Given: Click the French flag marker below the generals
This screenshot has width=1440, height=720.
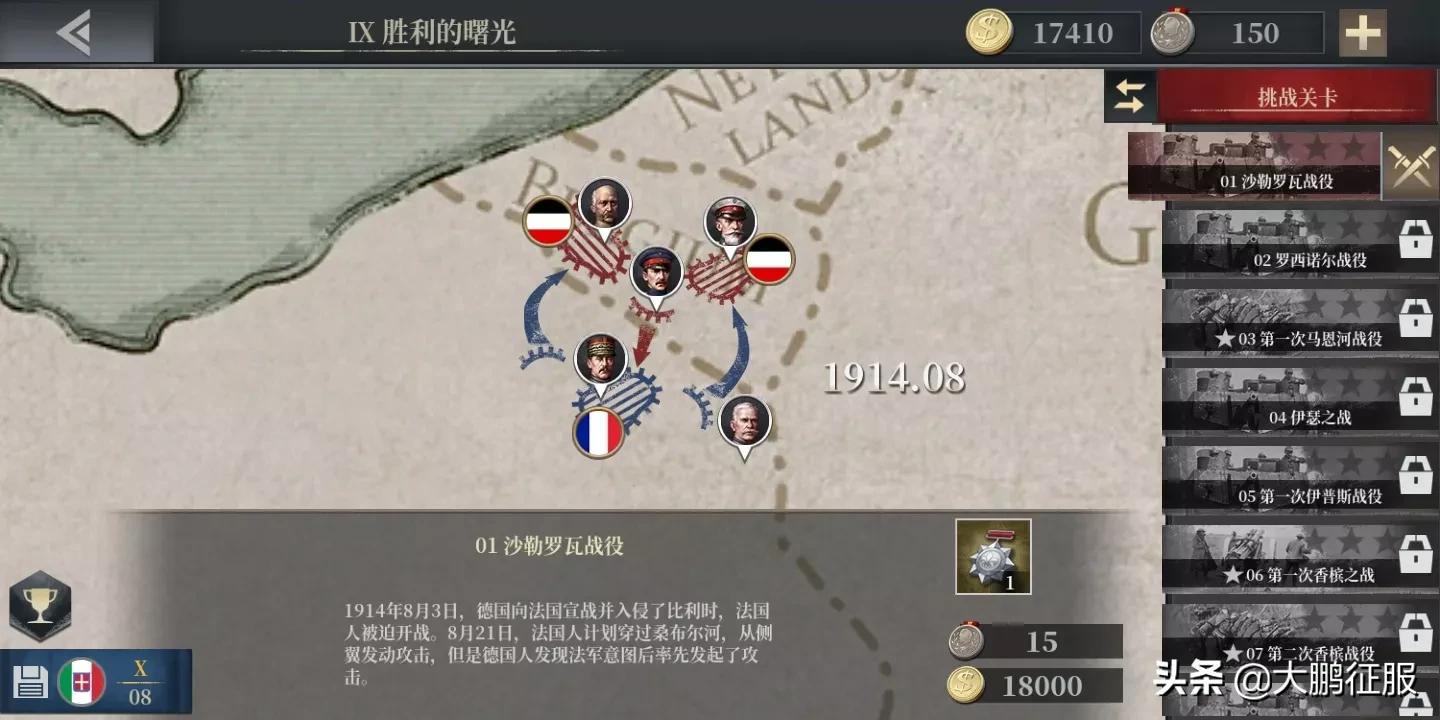Looking at the screenshot, I should [598, 432].
